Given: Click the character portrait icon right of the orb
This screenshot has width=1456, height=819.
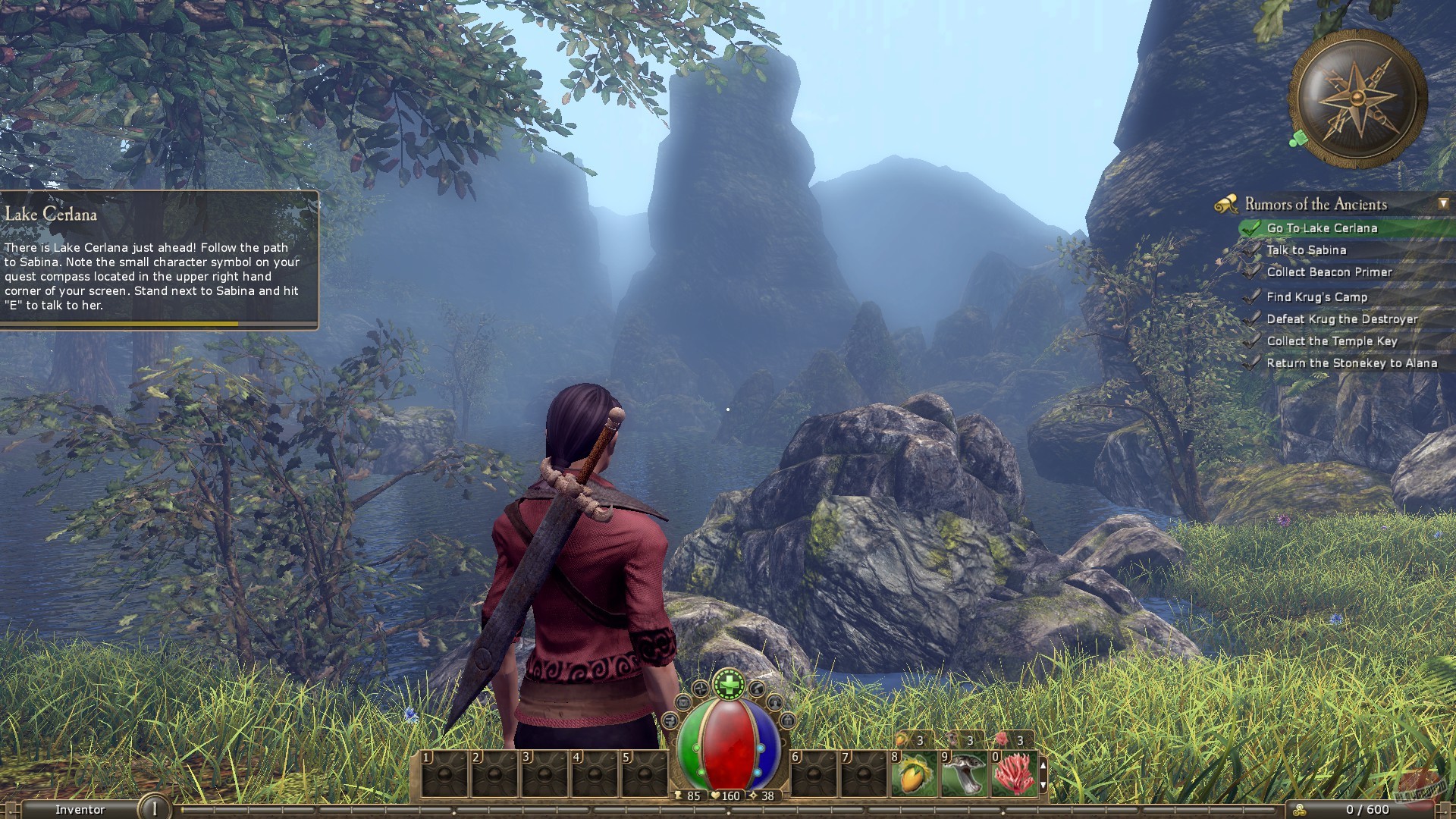Looking at the screenshot, I should coord(775,704).
